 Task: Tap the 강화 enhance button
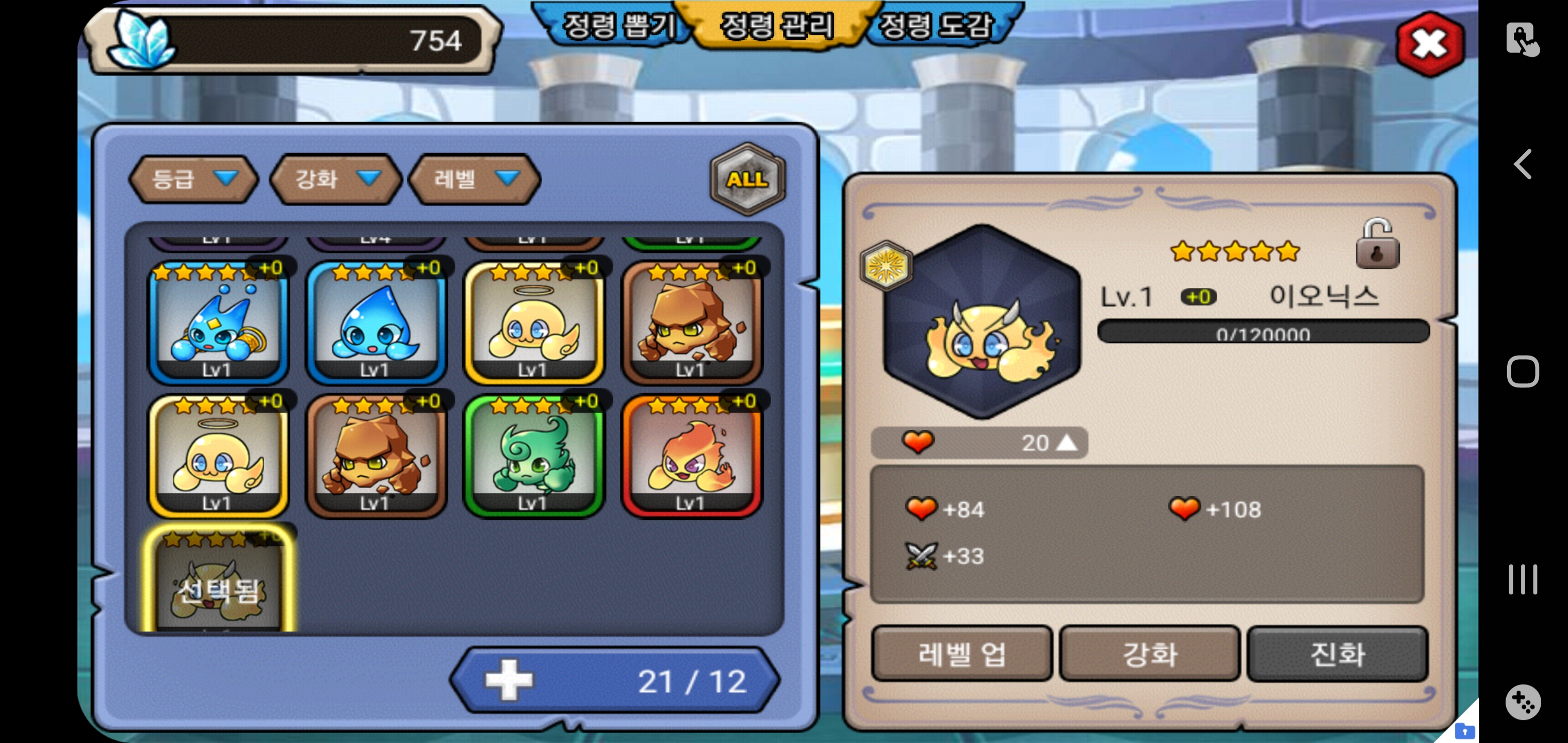tap(1149, 654)
